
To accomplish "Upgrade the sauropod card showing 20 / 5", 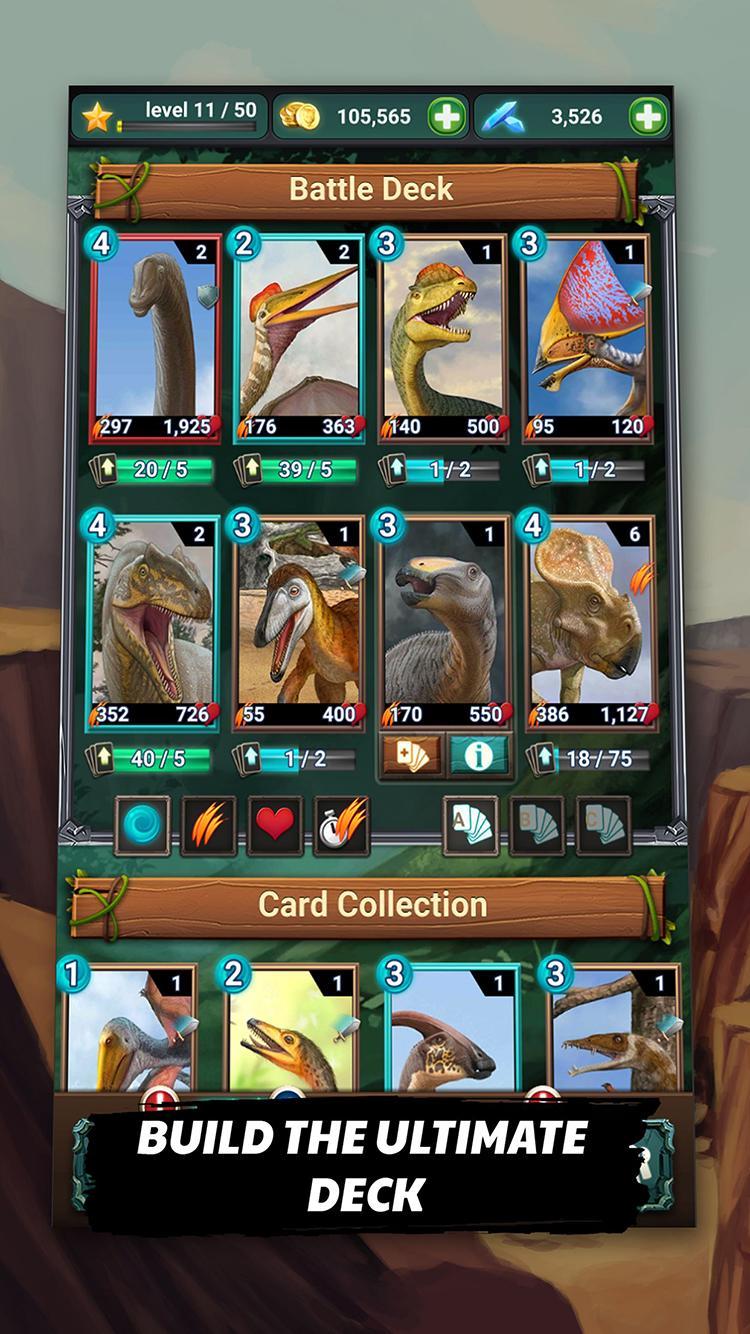I will (x=152, y=469).
